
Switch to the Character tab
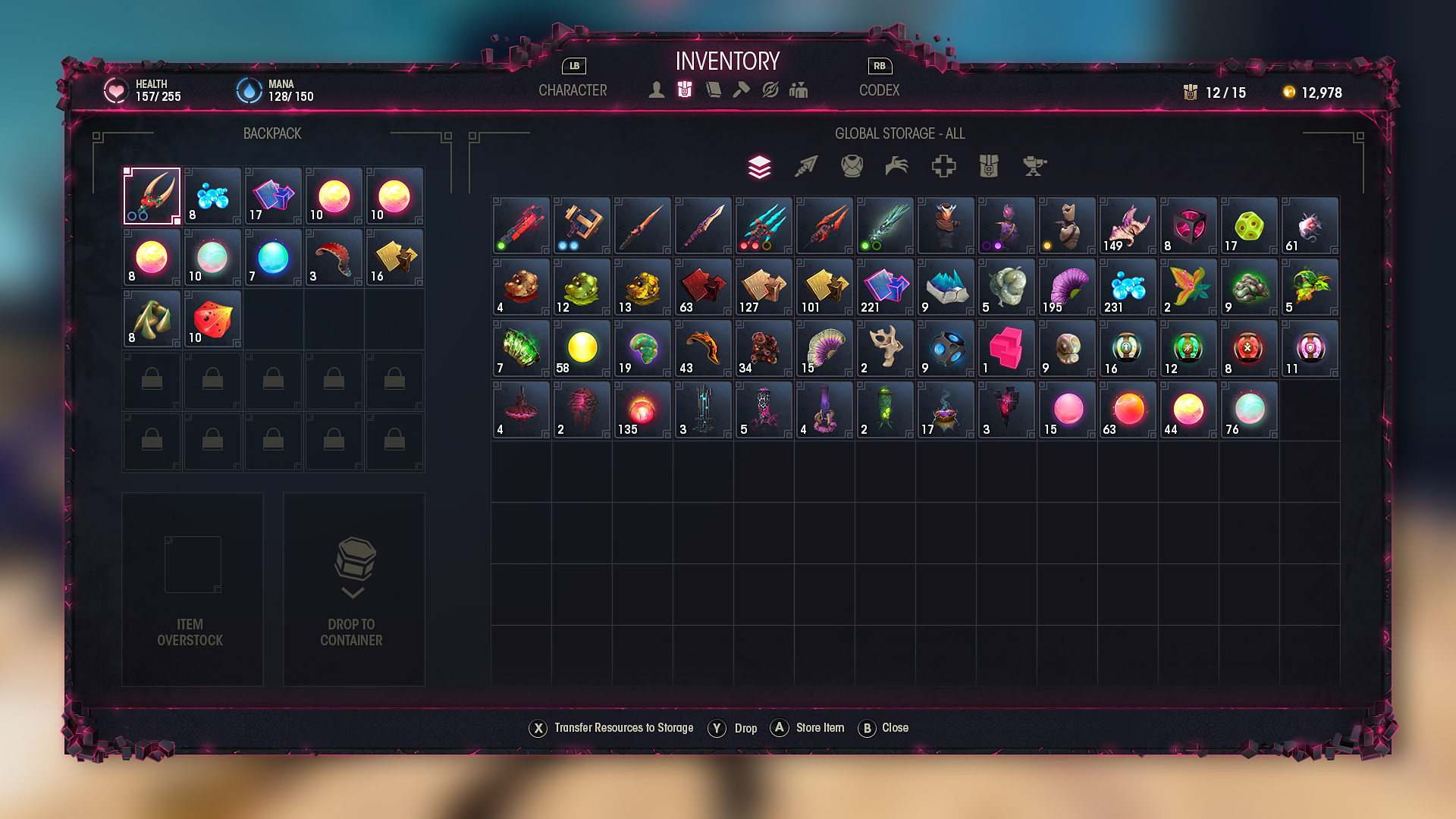click(573, 90)
